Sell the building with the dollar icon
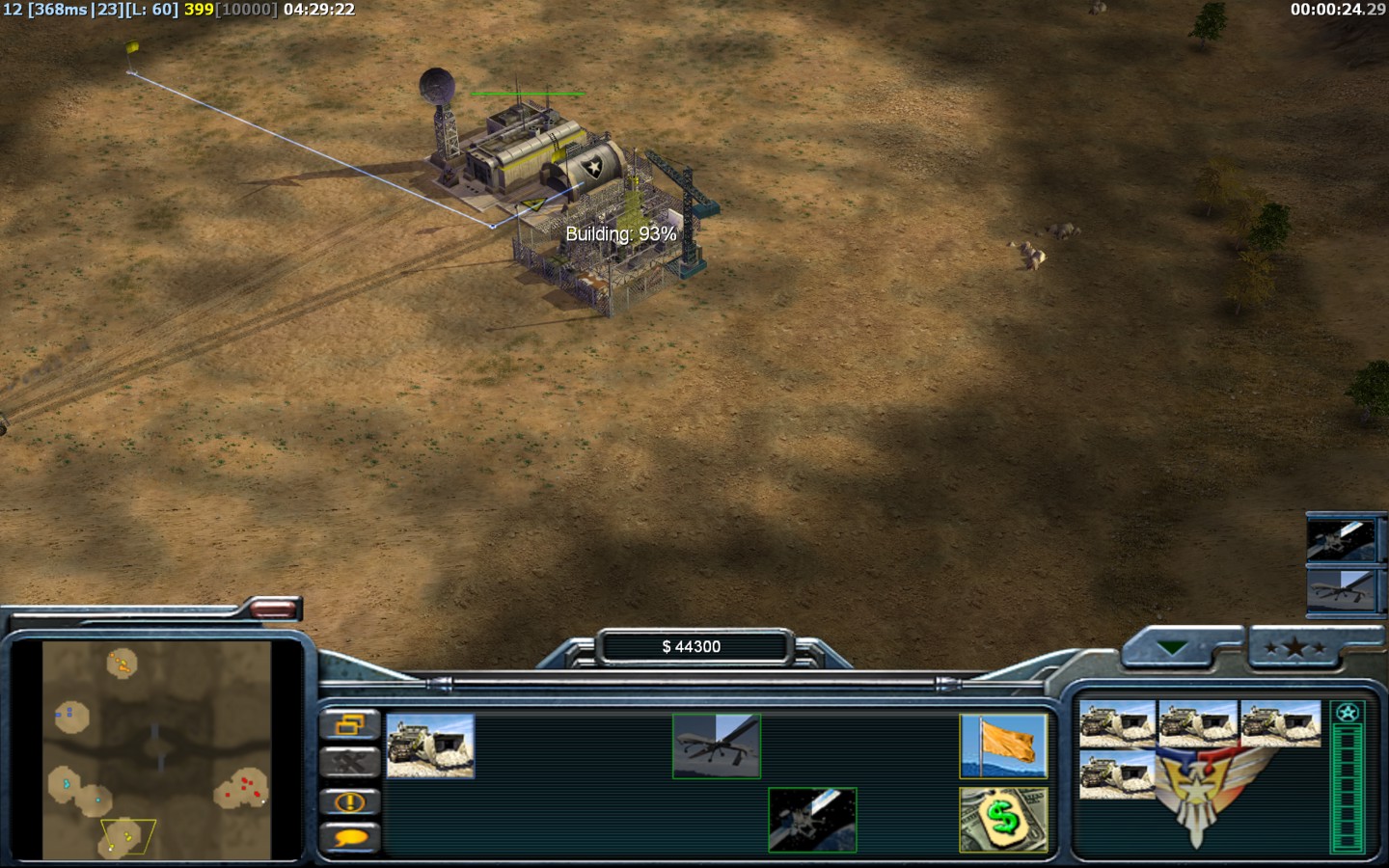The height and width of the screenshot is (868, 1389). (x=1003, y=820)
